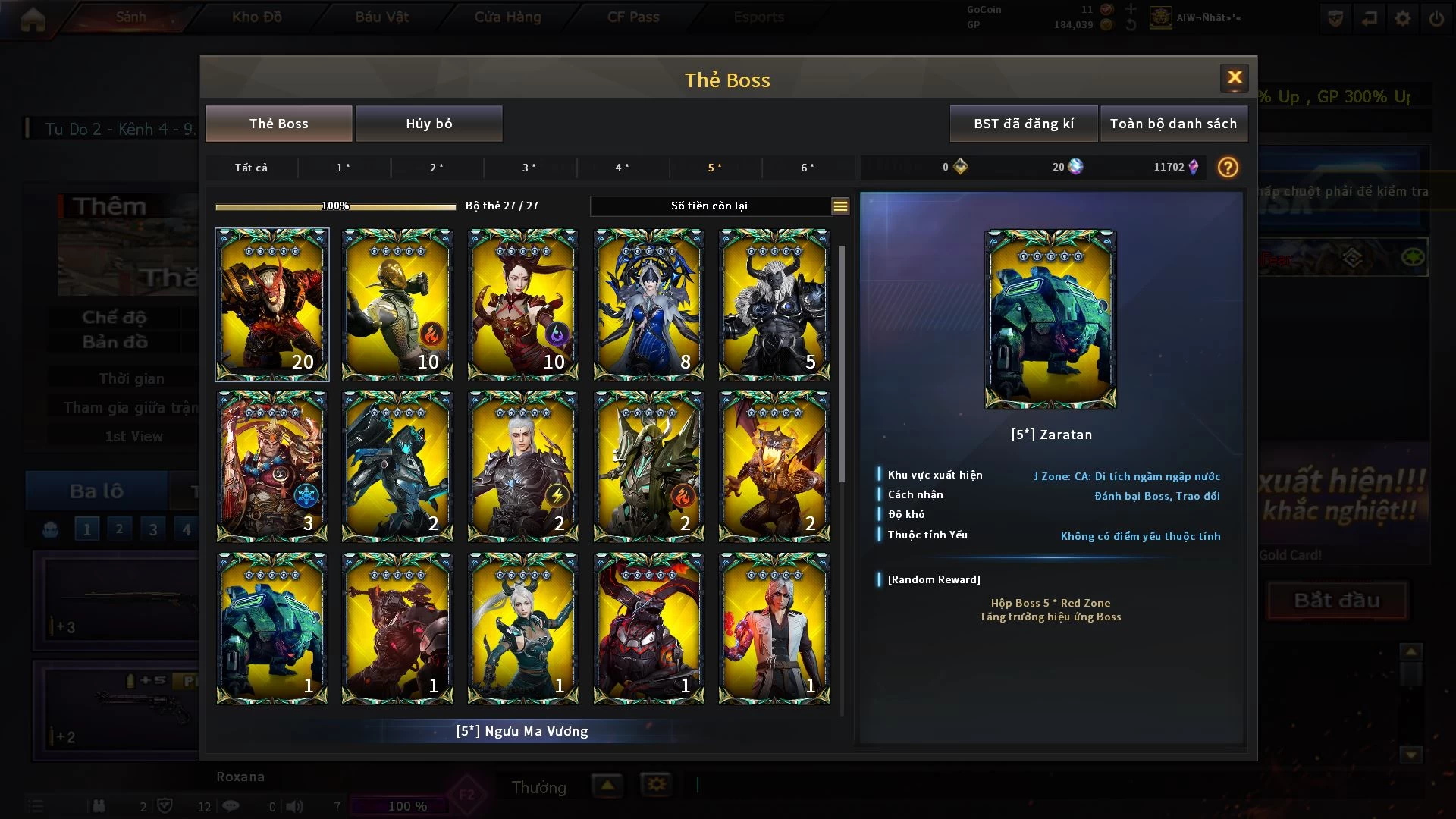The image size is (1456, 819).
Task: Filter cards by Tất cả
Action: point(251,168)
